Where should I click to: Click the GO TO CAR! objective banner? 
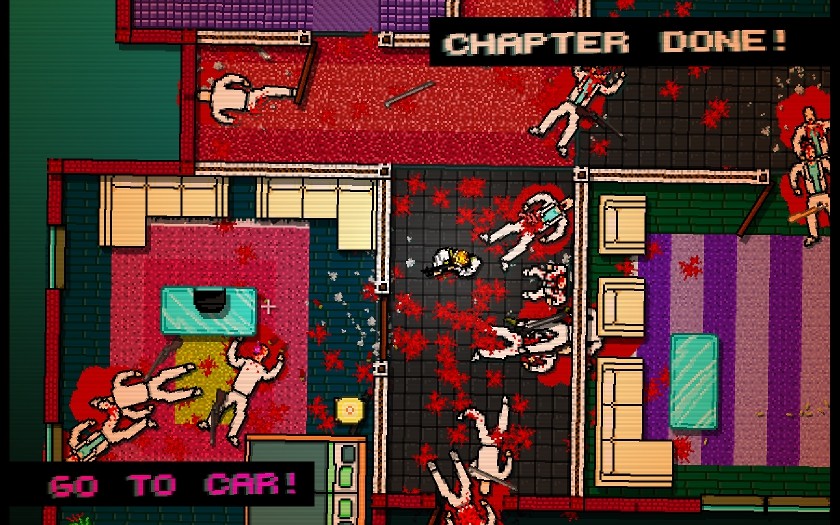point(172,485)
